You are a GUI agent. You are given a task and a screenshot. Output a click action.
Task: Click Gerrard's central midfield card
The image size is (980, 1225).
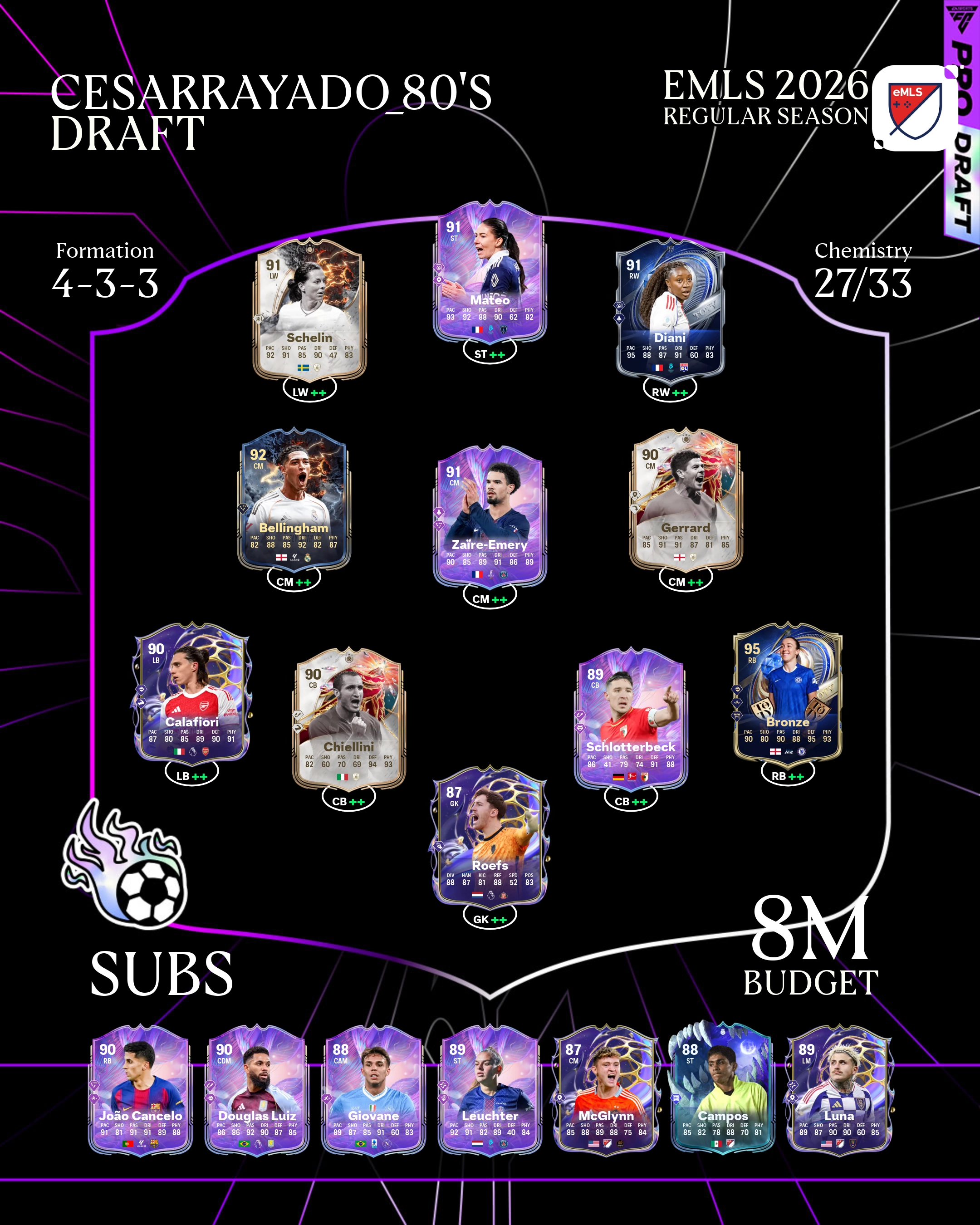pos(686,500)
